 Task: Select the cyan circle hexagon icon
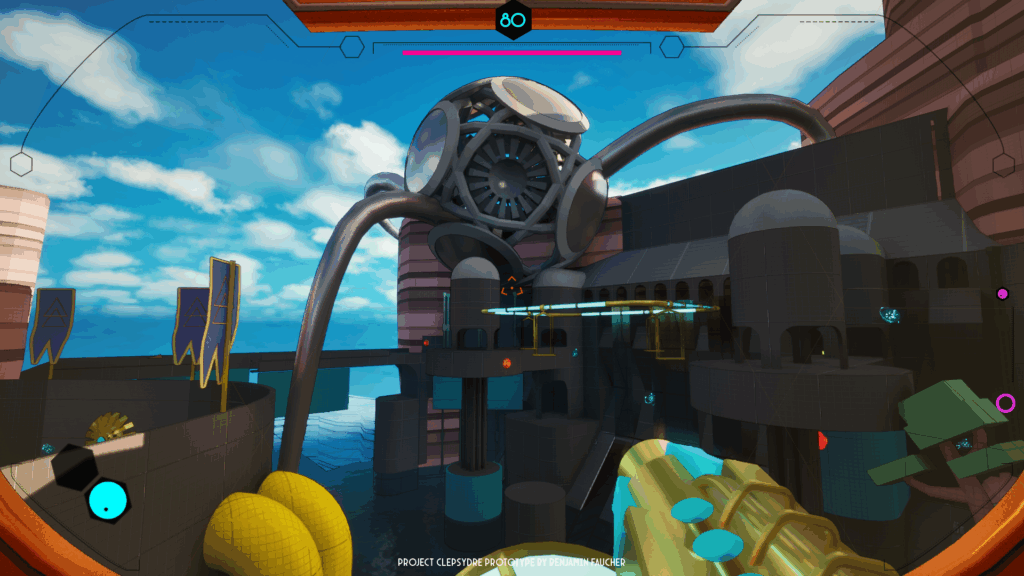point(107,500)
